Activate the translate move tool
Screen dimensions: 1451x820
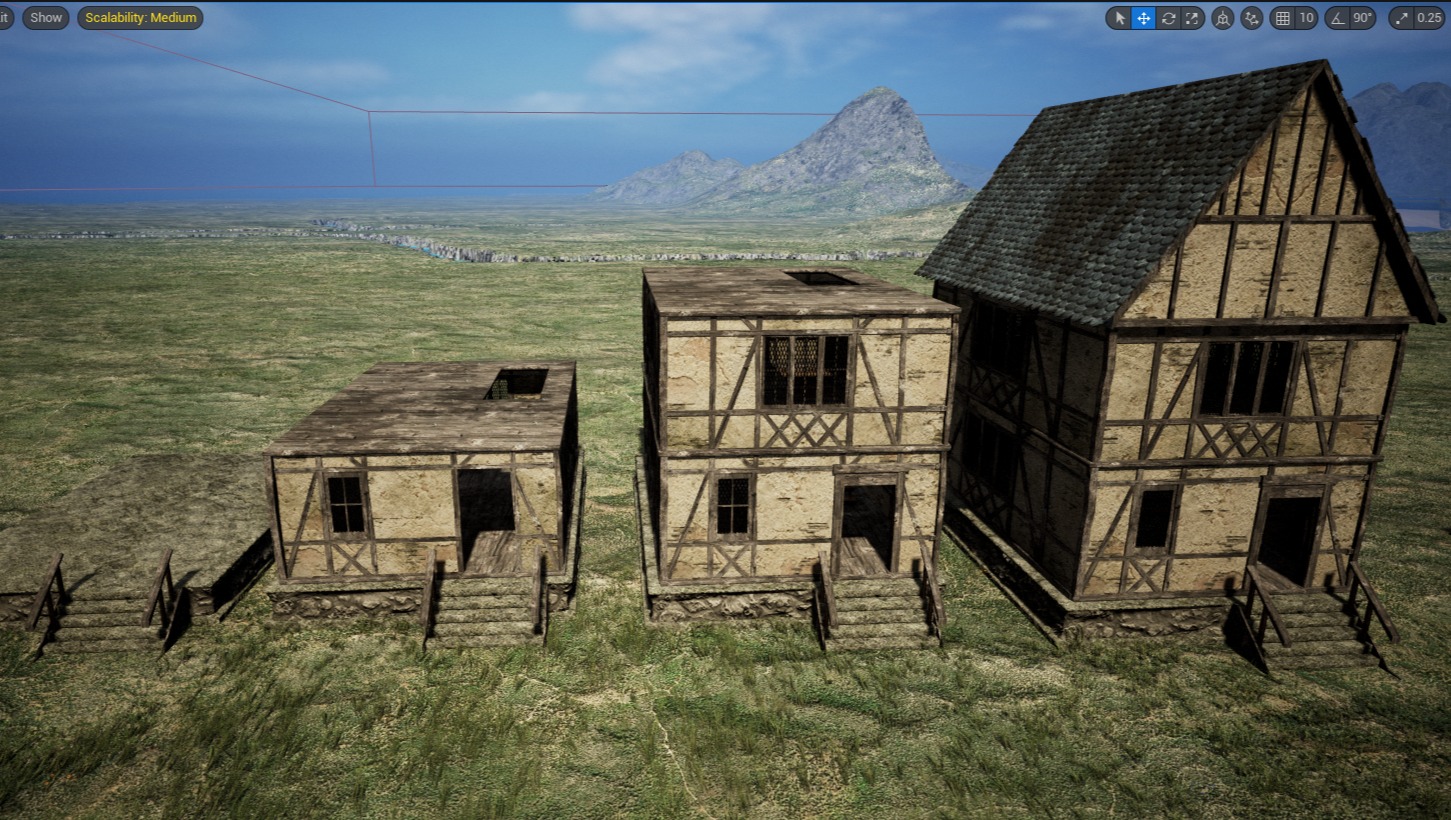coord(1143,18)
